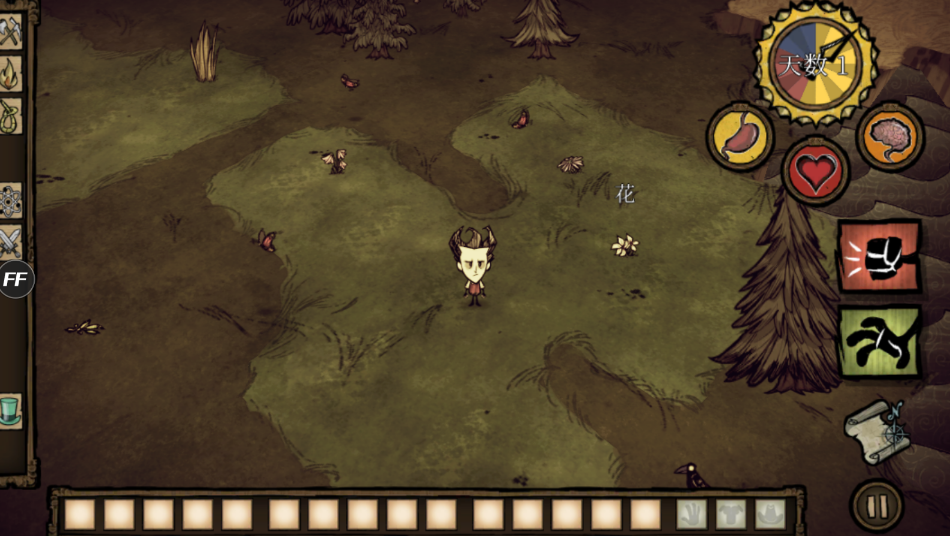Image resolution: width=950 pixels, height=536 pixels.
Task: Open the science crafting tab with atom icon
Action: [10, 199]
